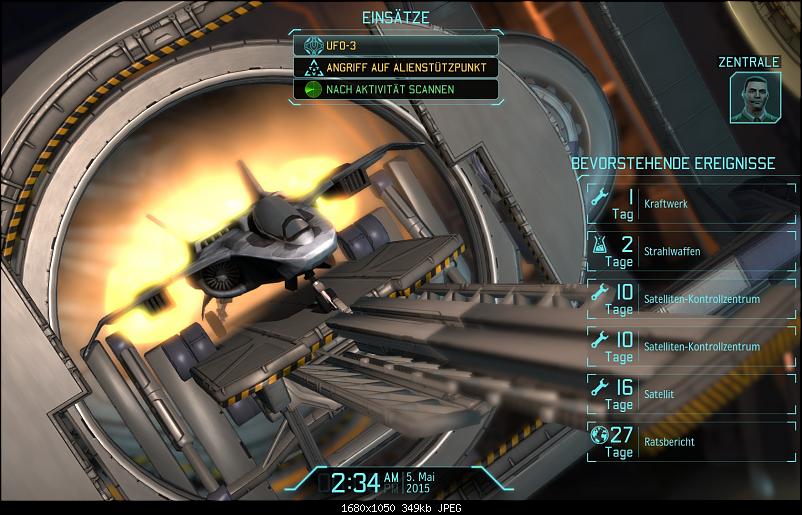Viewport: 802px width, 515px height.
Task: Select the UFO-3 mission entry
Action: pyautogui.click(x=395, y=46)
